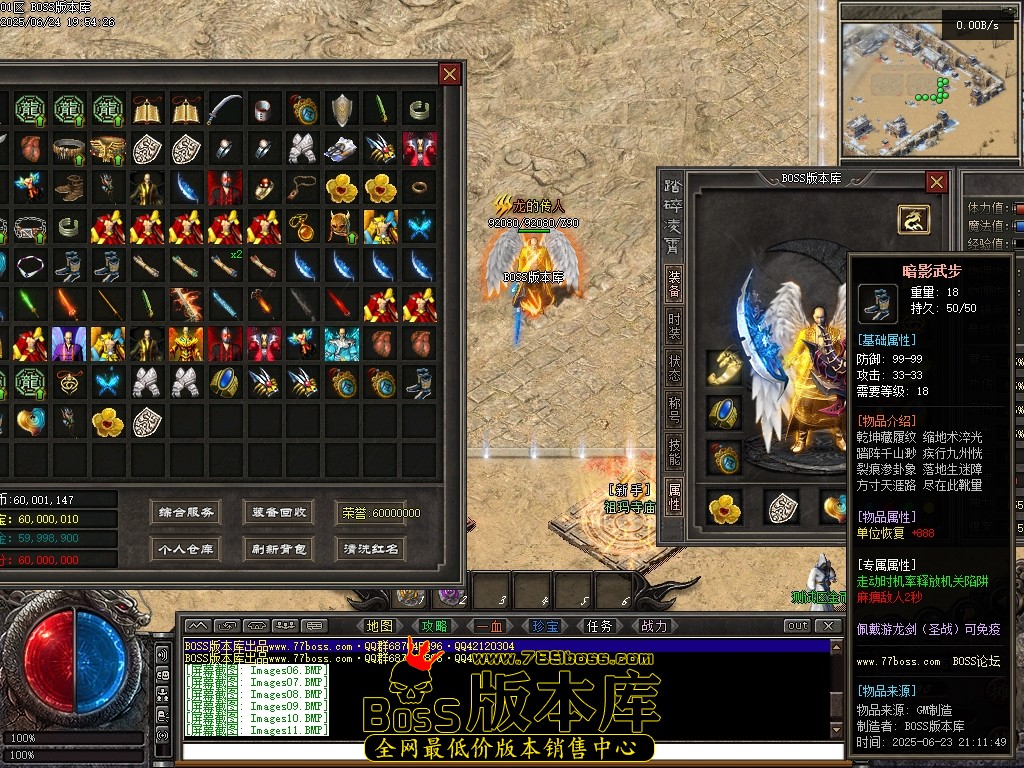Open the 状态 status tab
Viewport: 1024px width, 768px height.
pyautogui.click(x=675, y=367)
